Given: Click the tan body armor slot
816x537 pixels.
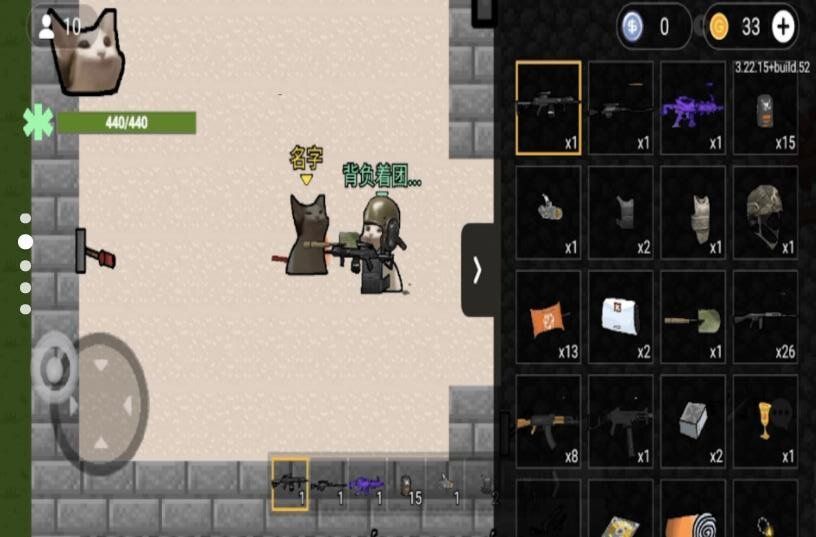Looking at the screenshot, I should pyautogui.click(x=693, y=212).
